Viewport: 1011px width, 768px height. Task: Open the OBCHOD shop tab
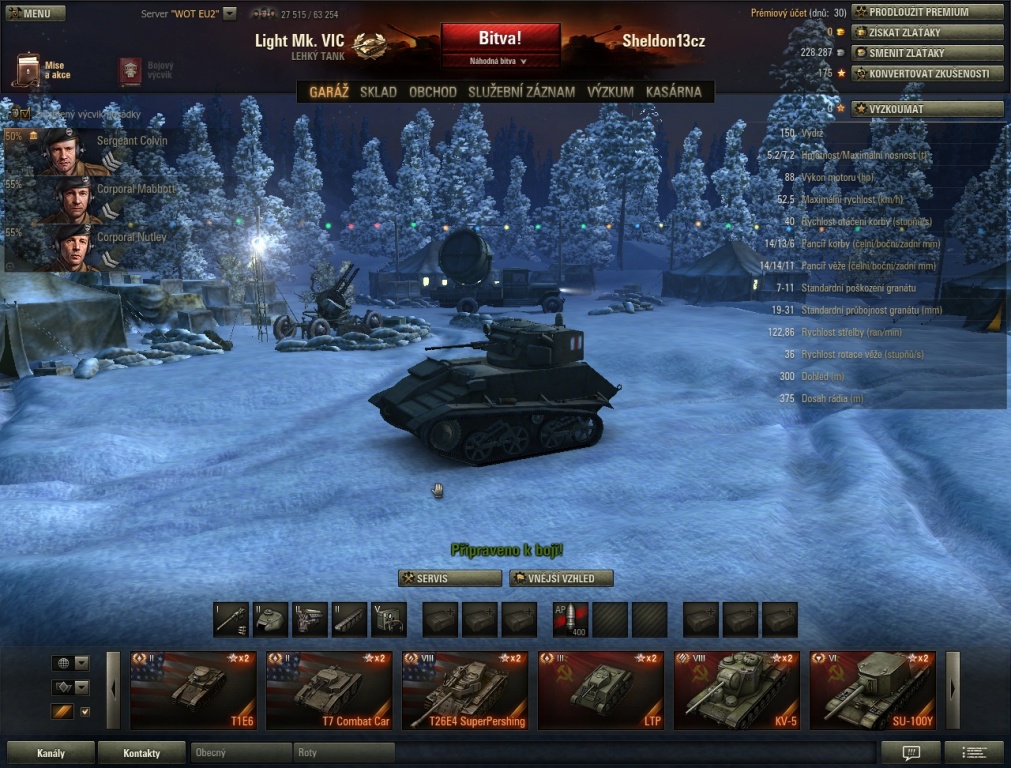tap(433, 92)
